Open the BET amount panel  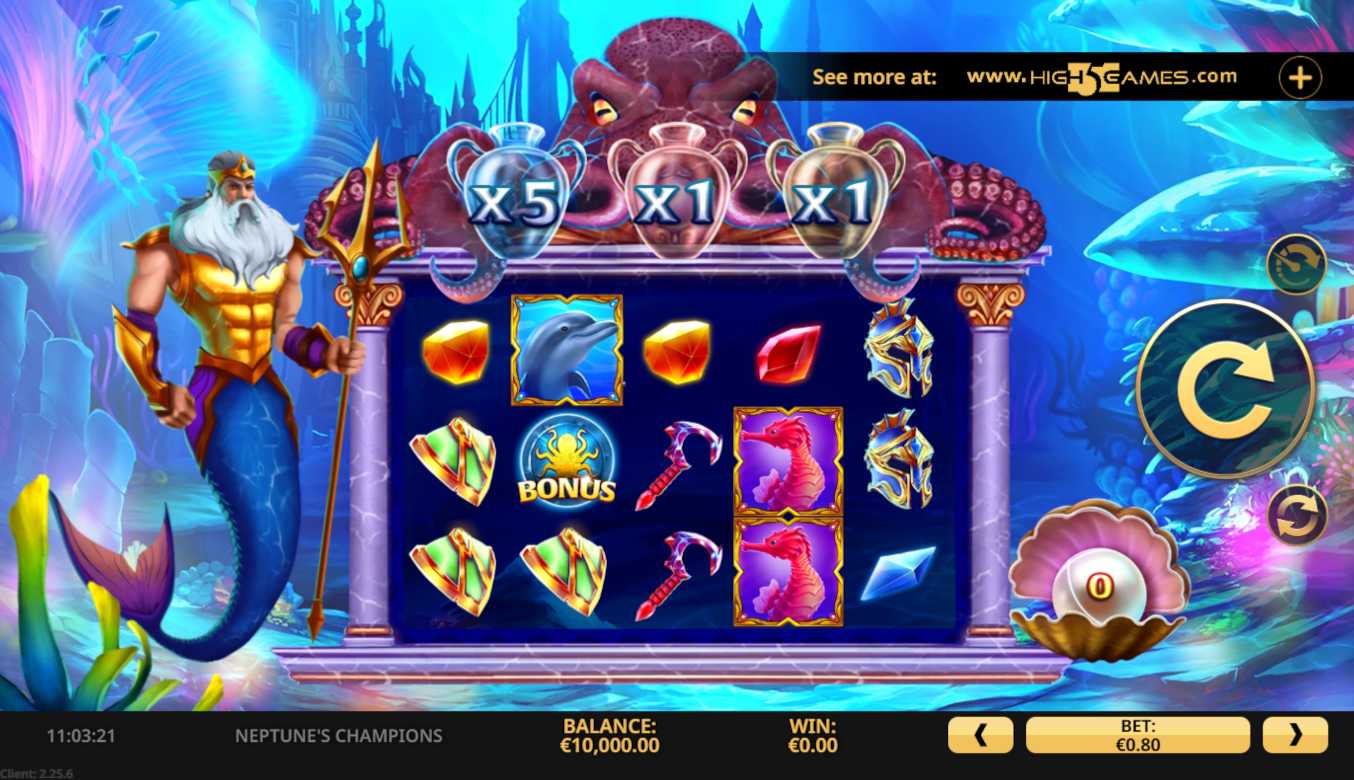pos(1138,735)
